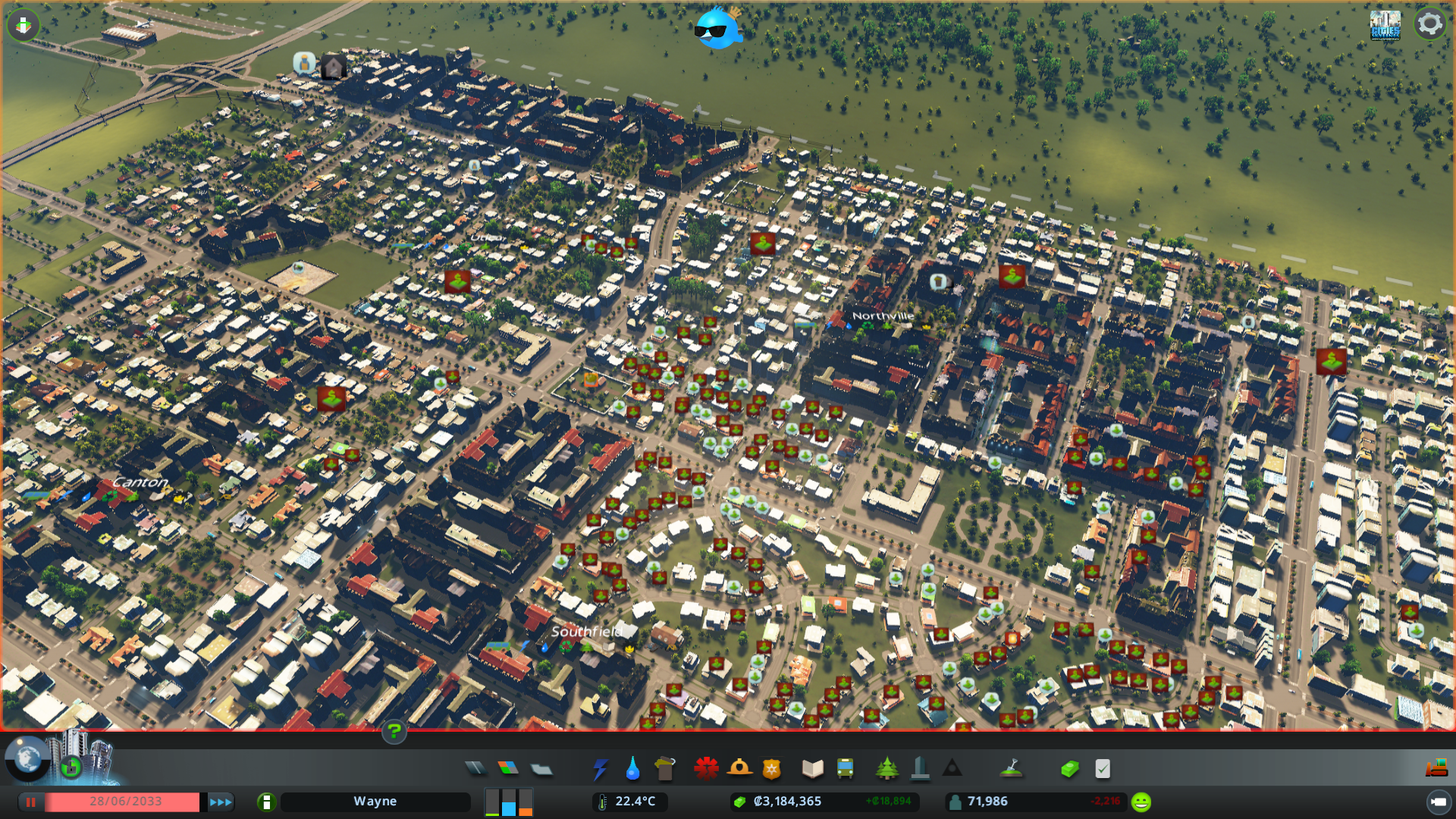
Task: Expand the Public Transport bus menu
Action: pyautogui.click(x=844, y=768)
